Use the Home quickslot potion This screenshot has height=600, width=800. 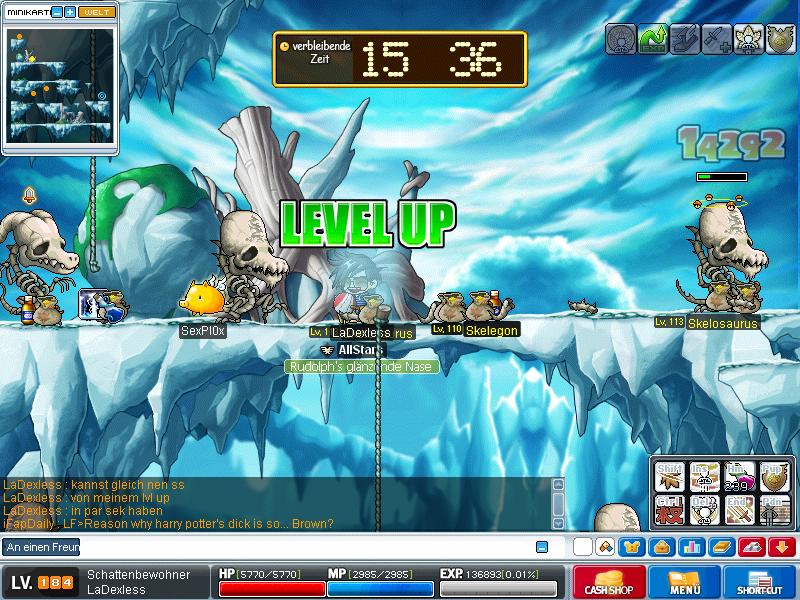pos(738,478)
